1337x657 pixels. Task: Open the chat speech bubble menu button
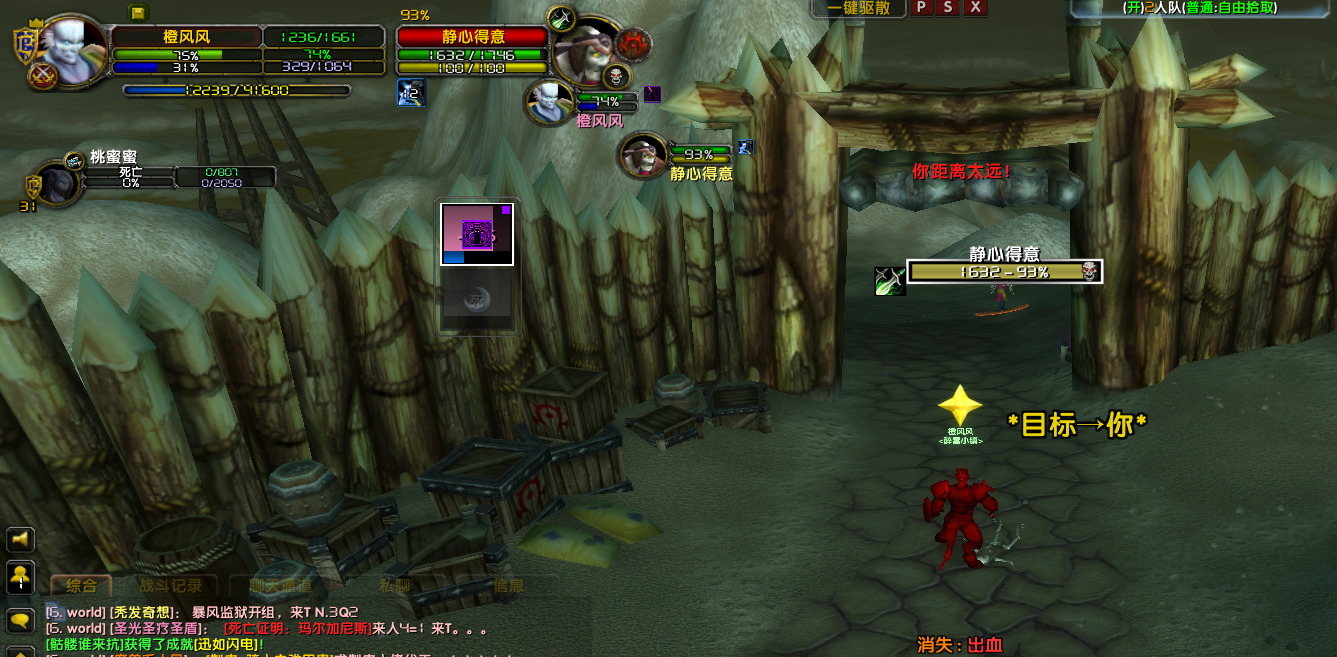pyautogui.click(x=20, y=621)
